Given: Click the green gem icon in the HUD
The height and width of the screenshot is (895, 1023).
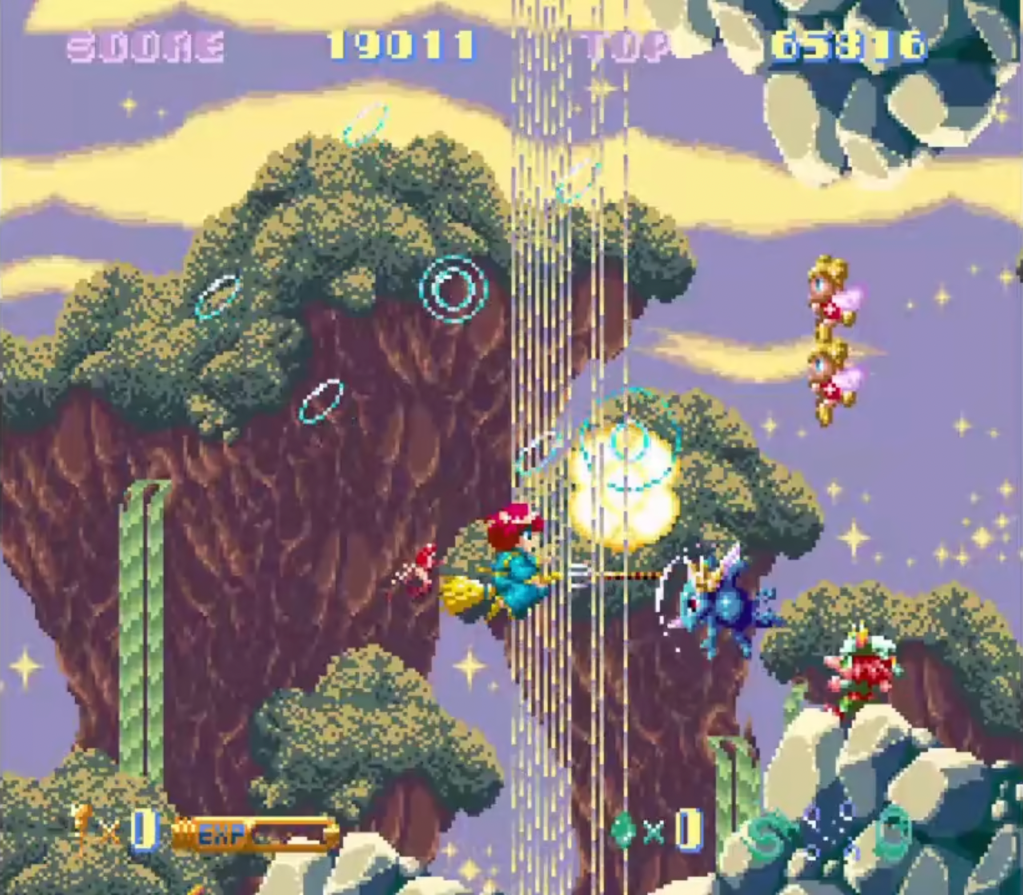Looking at the screenshot, I should pyautogui.click(x=623, y=829).
